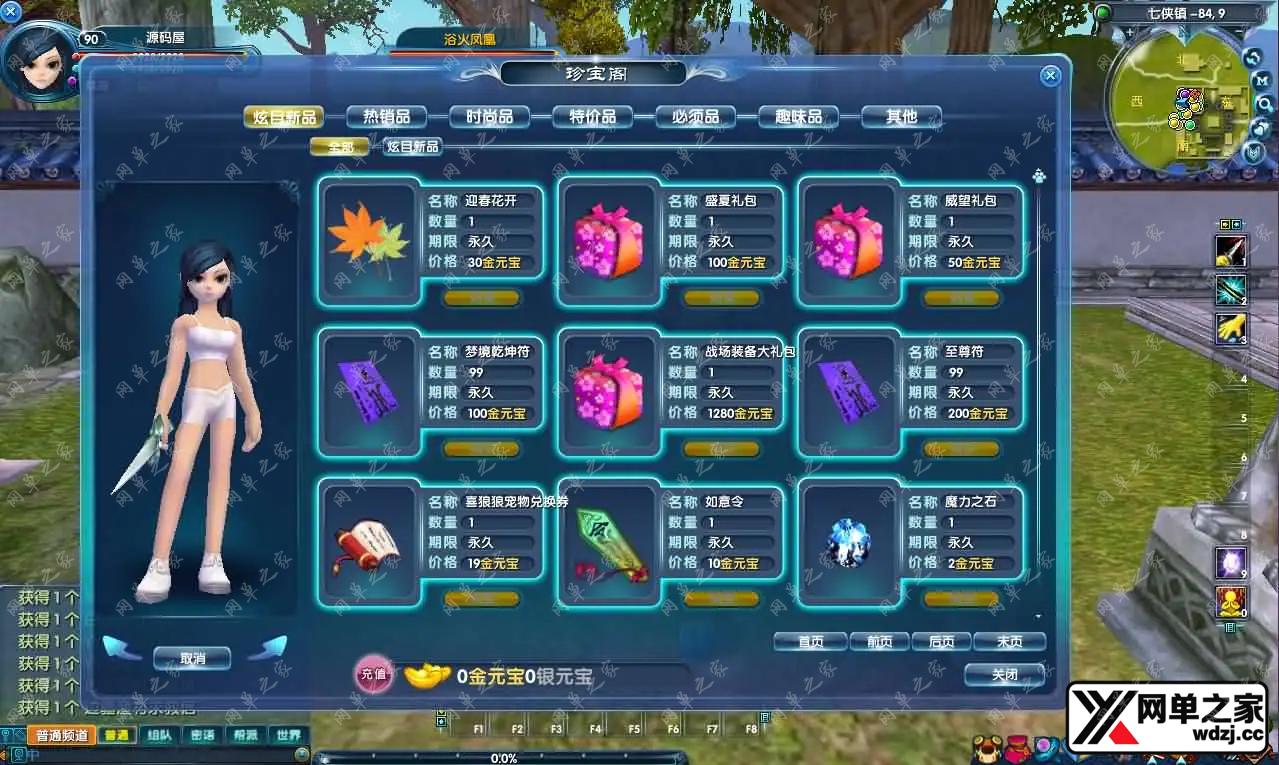Select the 迎春花开 maple leaf item
The image size is (1279, 765).
click(x=369, y=241)
